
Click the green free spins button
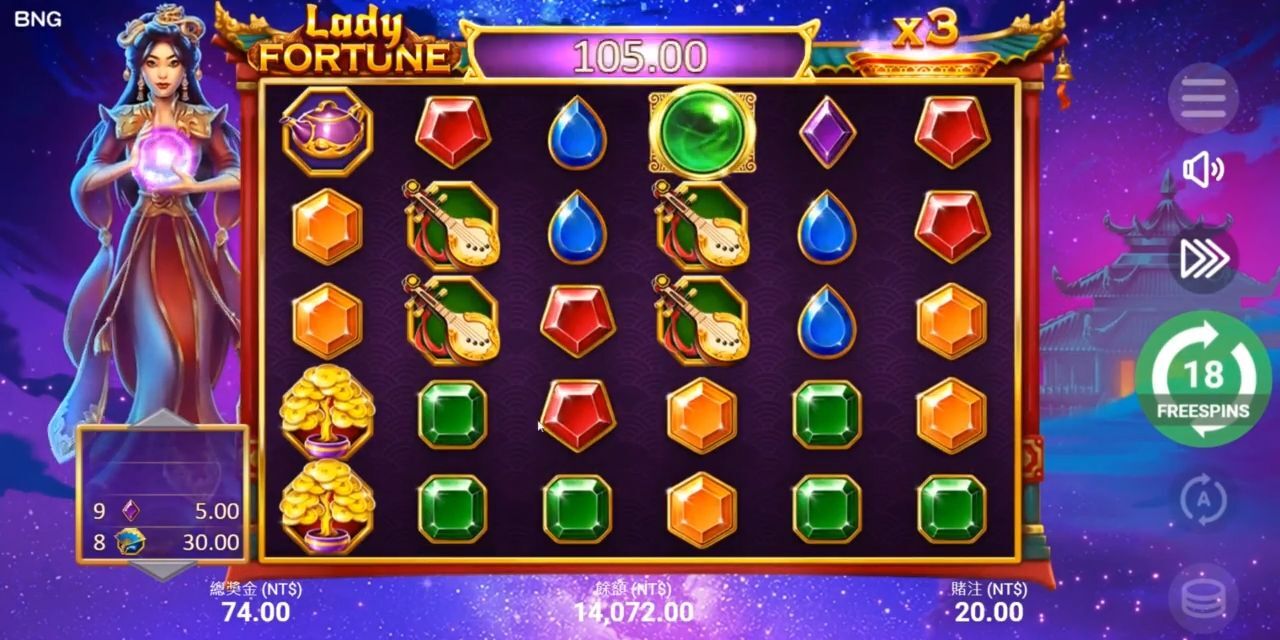point(1203,379)
